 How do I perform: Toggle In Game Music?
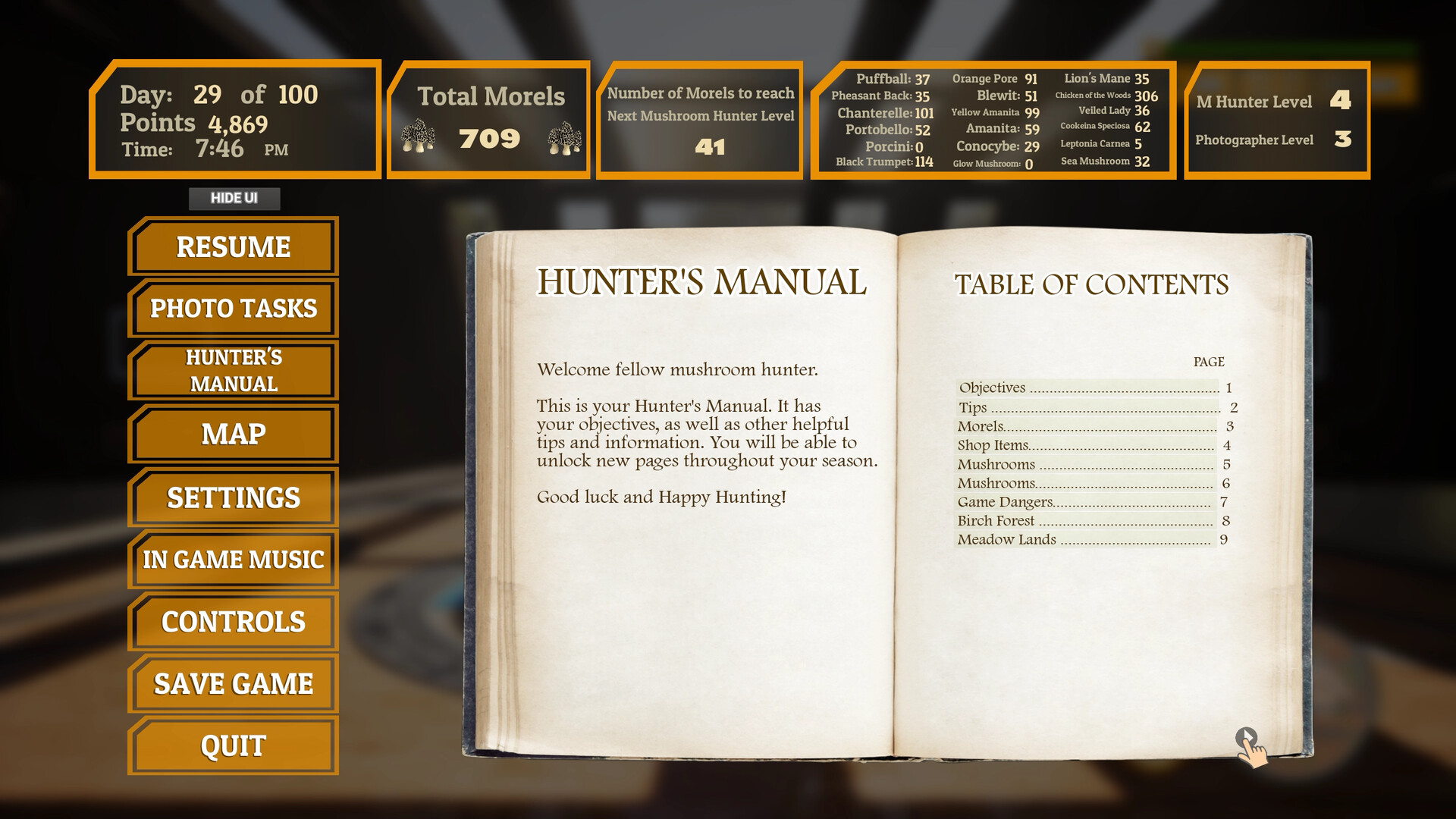(x=232, y=559)
